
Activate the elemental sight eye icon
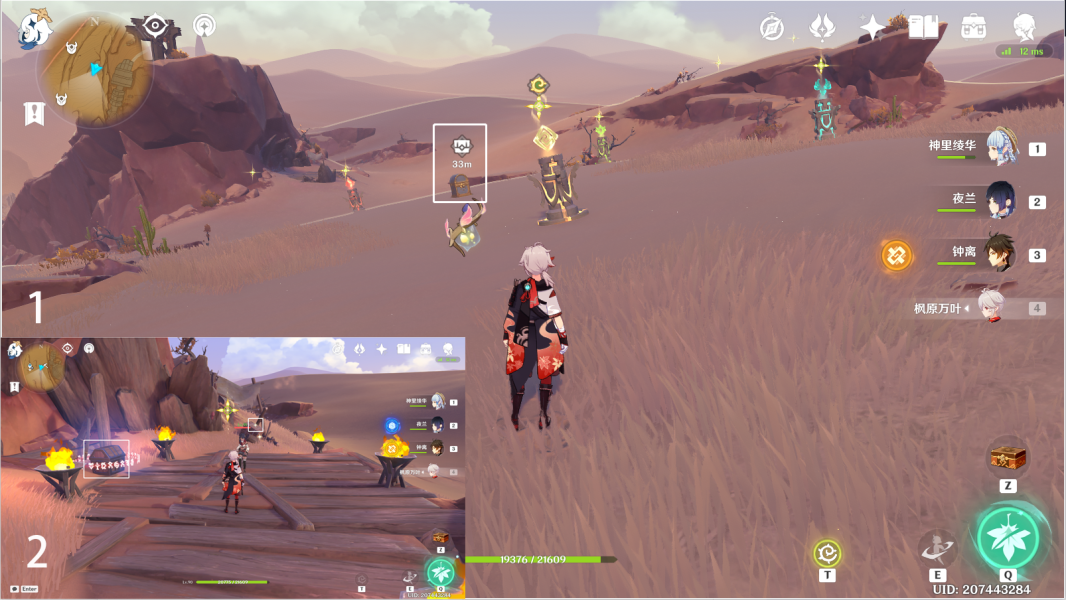click(155, 26)
